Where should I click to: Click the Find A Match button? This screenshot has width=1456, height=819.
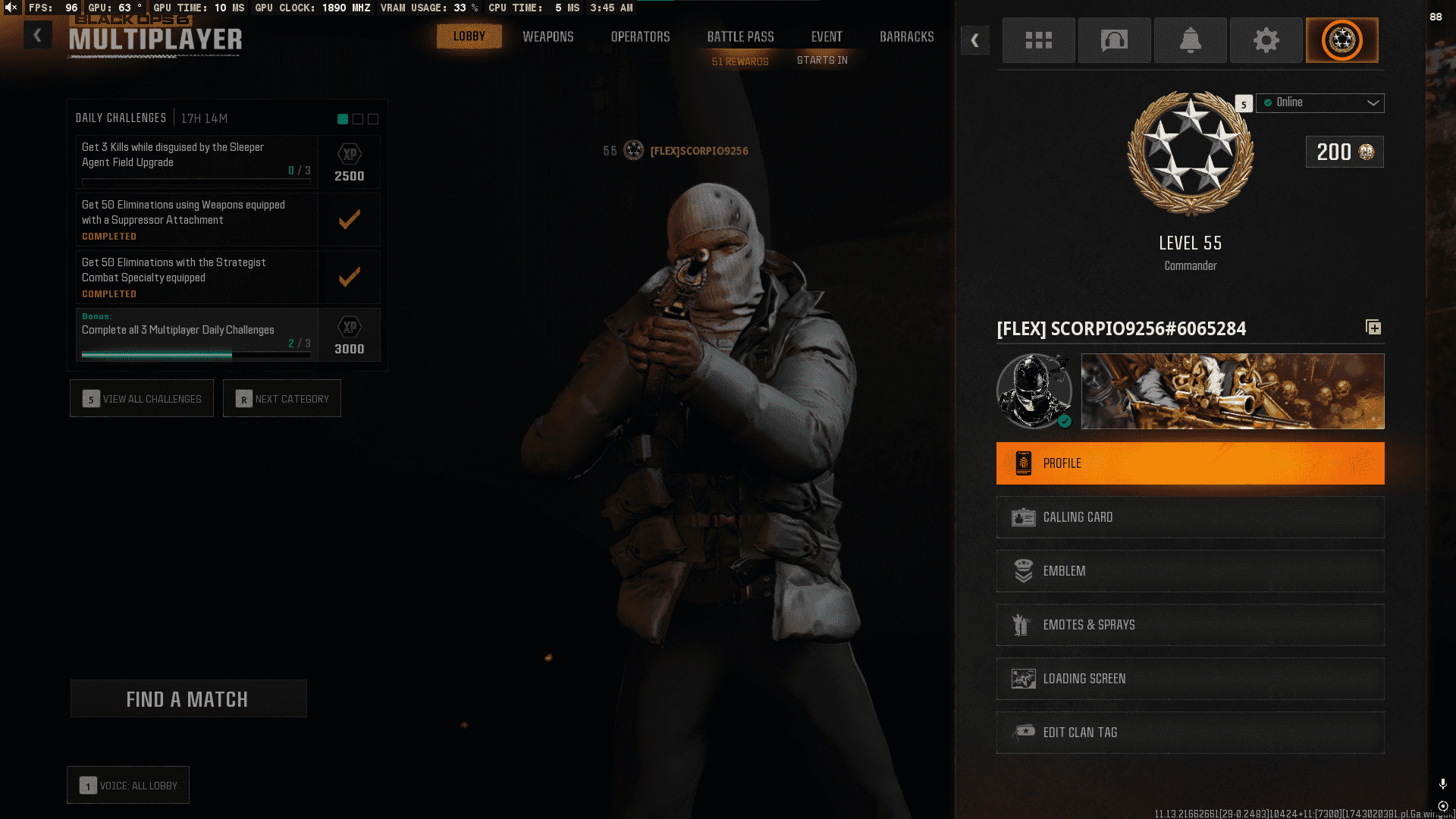188,698
